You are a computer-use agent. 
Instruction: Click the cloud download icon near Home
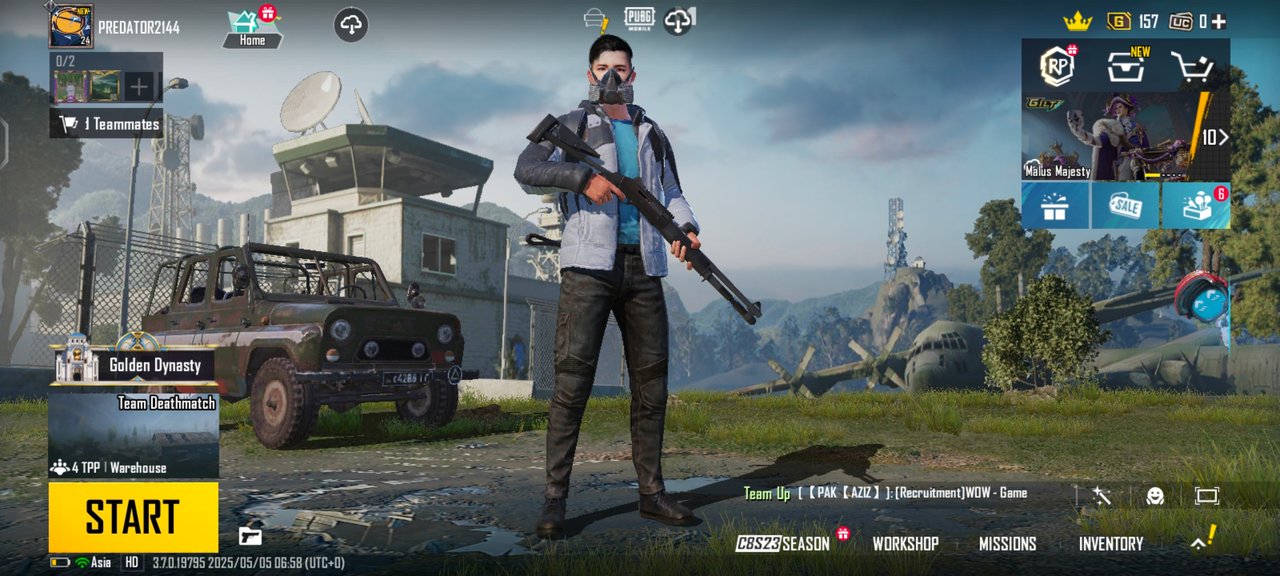click(x=351, y=26)
